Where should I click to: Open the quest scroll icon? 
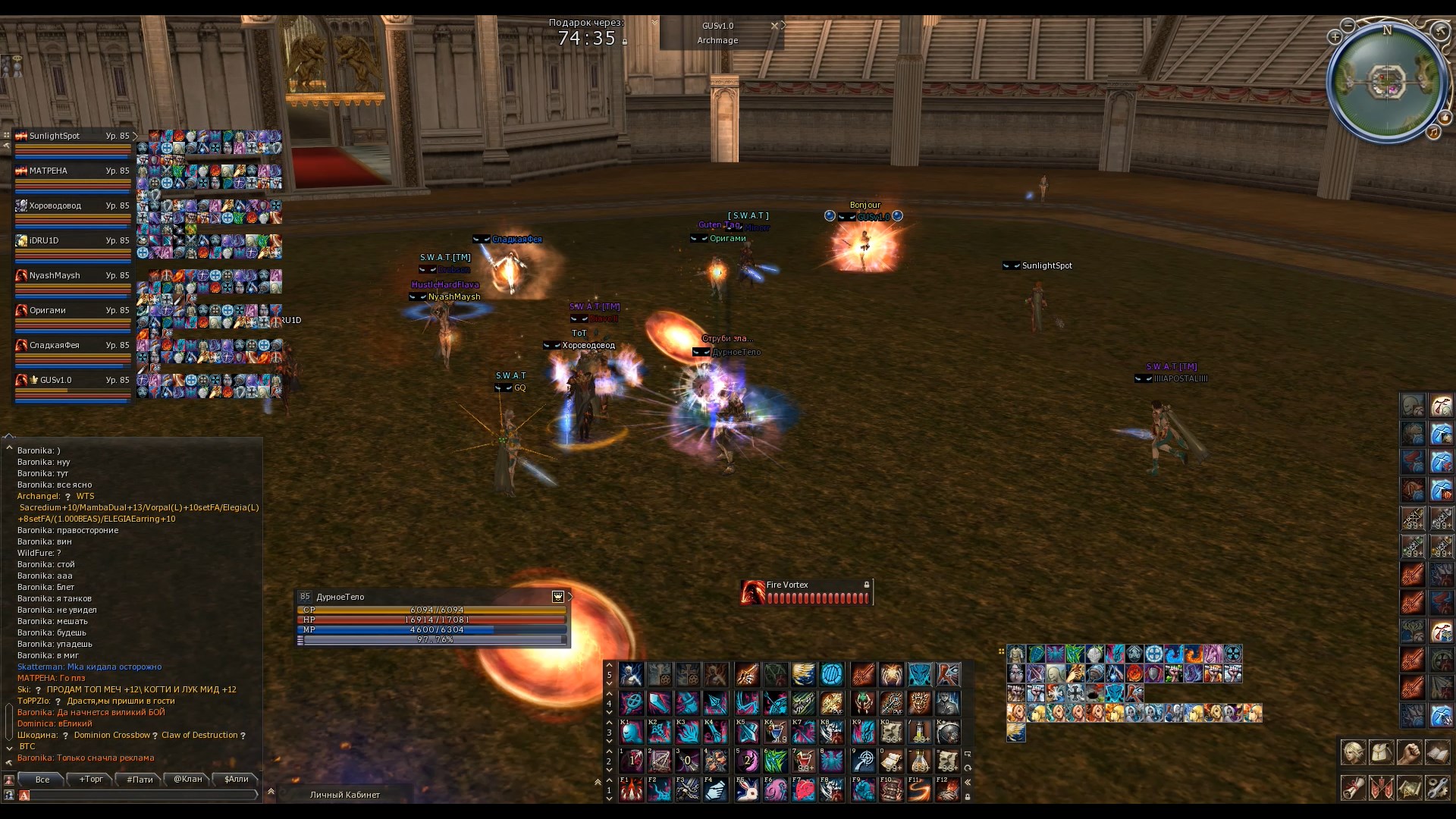(1354, 788)
